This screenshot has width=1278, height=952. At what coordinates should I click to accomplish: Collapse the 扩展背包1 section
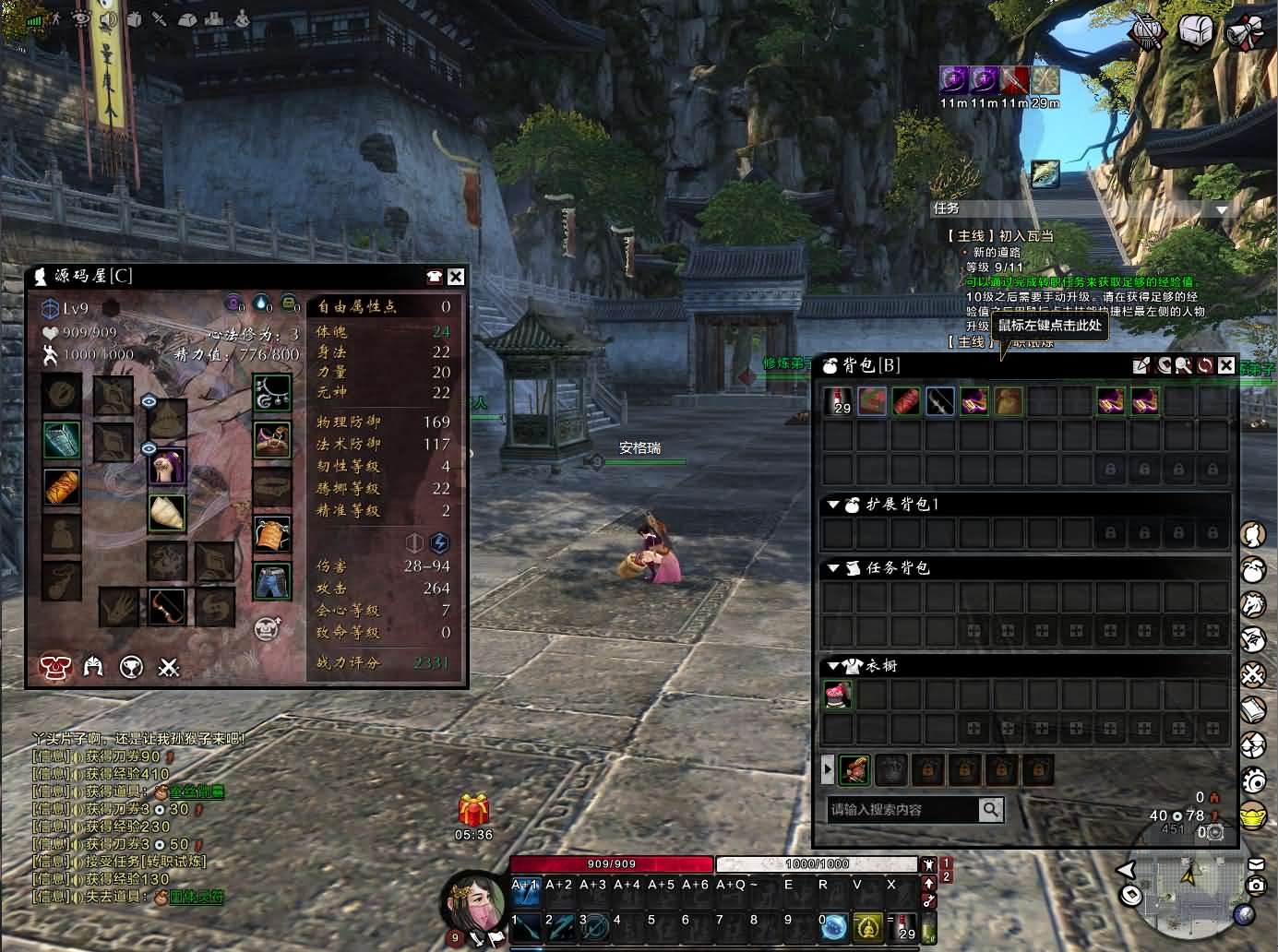[x=833, y=505]
